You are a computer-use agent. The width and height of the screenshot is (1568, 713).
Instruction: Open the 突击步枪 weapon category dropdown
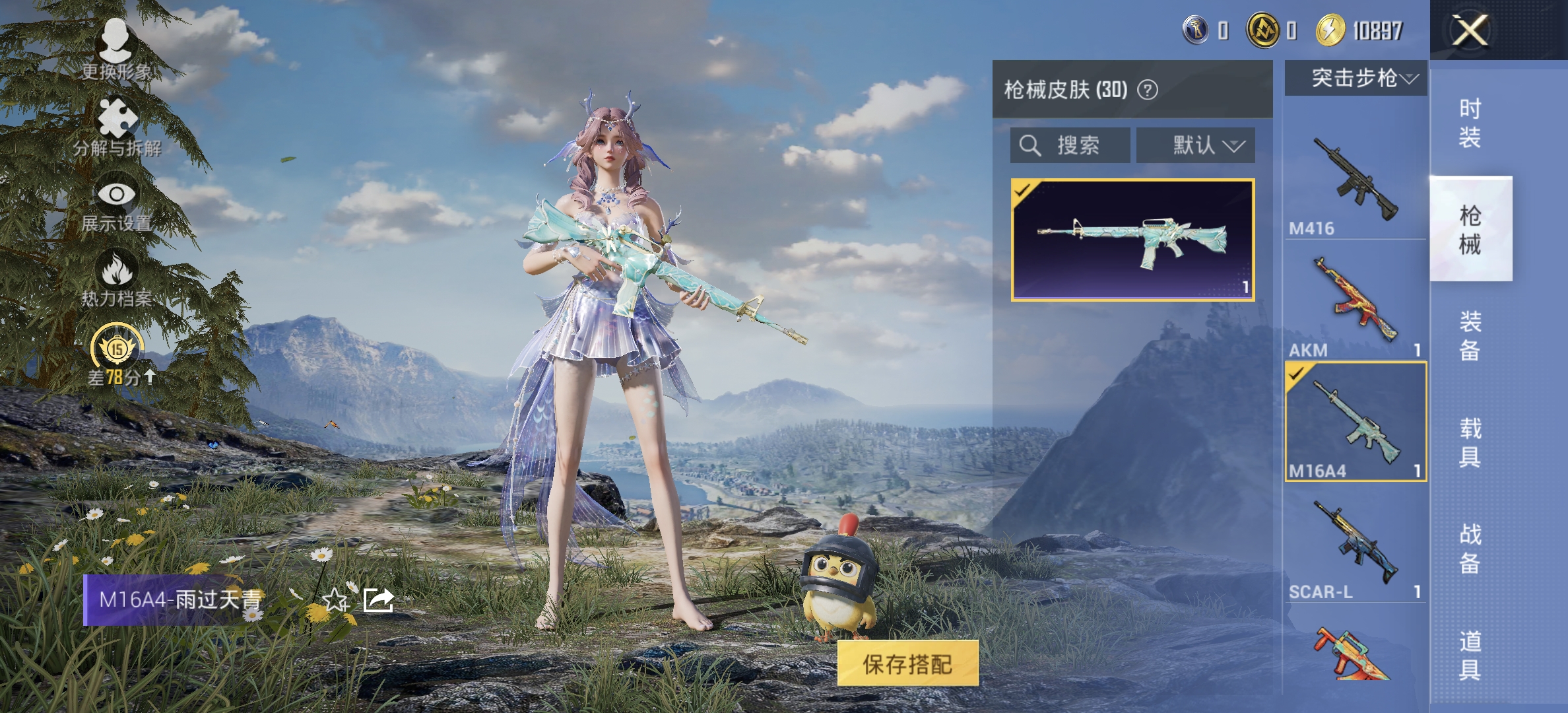click(1356, 78)
